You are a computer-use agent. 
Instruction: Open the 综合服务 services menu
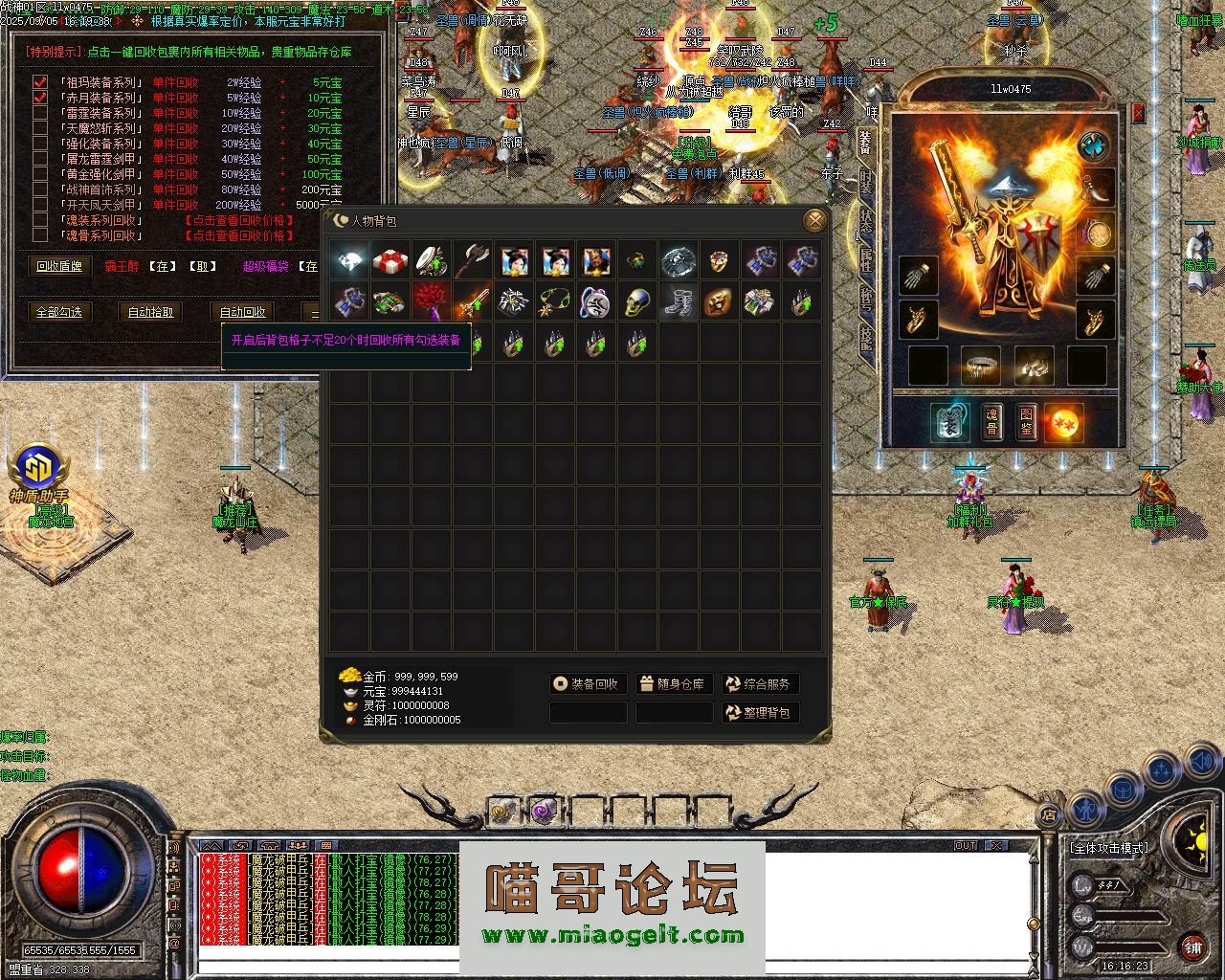pos(760,684)
